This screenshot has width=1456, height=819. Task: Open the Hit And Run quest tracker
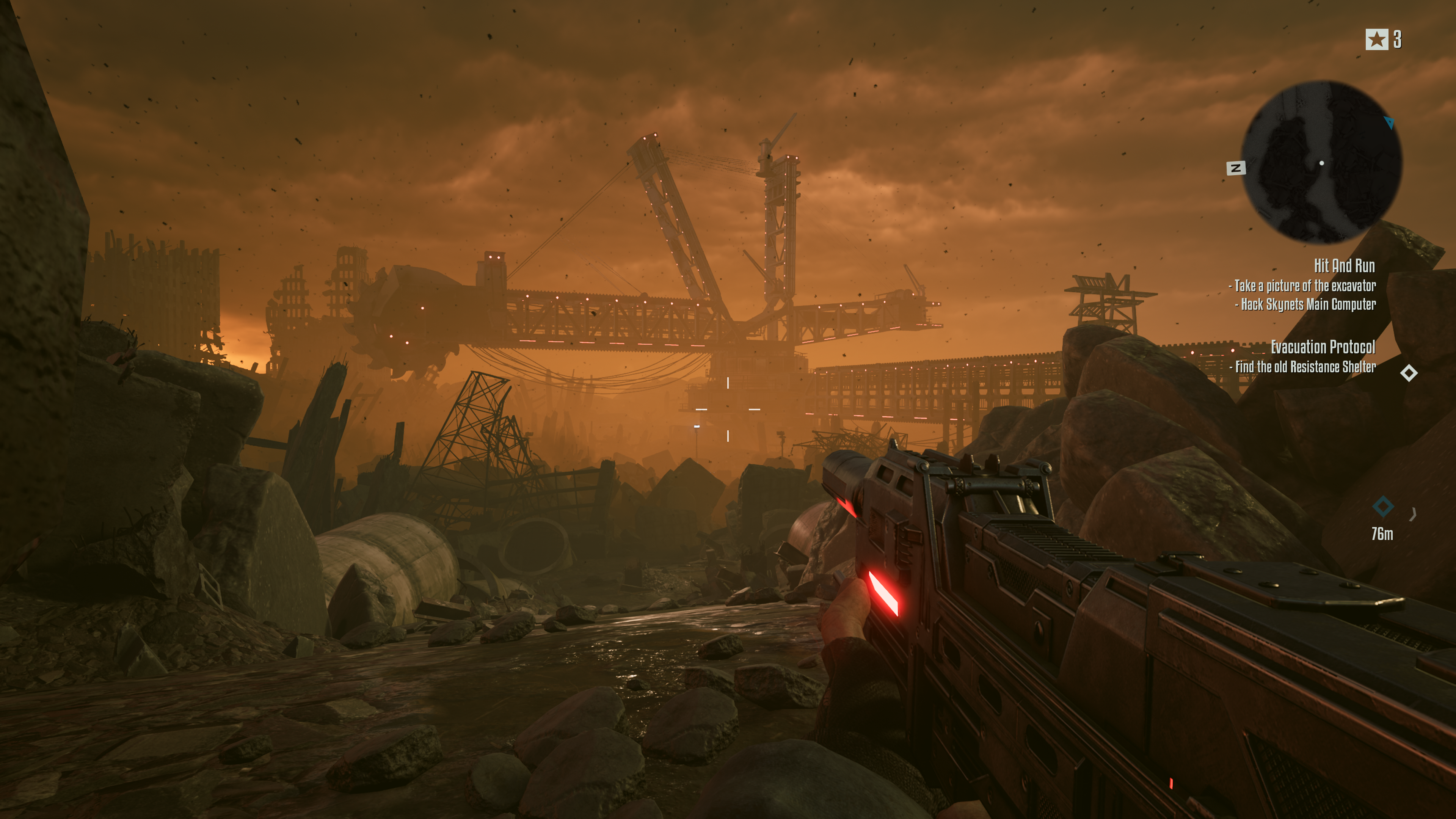point(1343,266)
